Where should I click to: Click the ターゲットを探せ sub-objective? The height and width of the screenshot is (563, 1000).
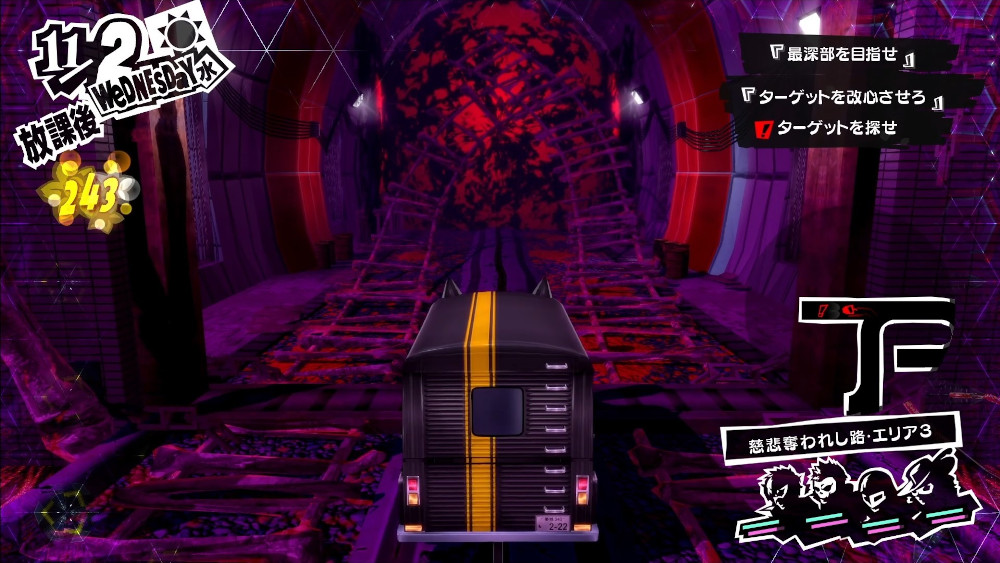click(x=836, y=127)
